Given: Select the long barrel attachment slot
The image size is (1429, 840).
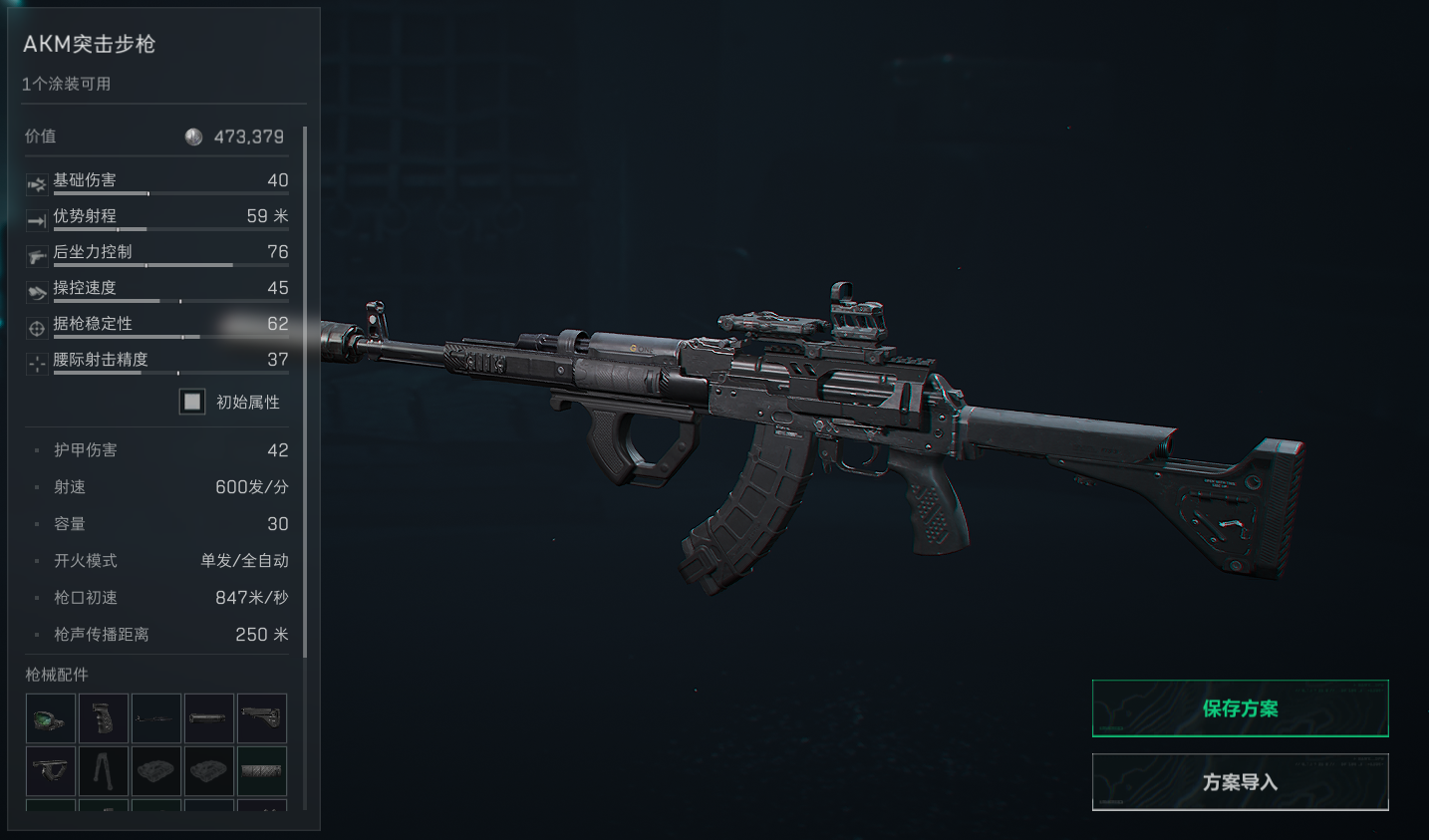Looking at the screenshot, I should 155,718.
